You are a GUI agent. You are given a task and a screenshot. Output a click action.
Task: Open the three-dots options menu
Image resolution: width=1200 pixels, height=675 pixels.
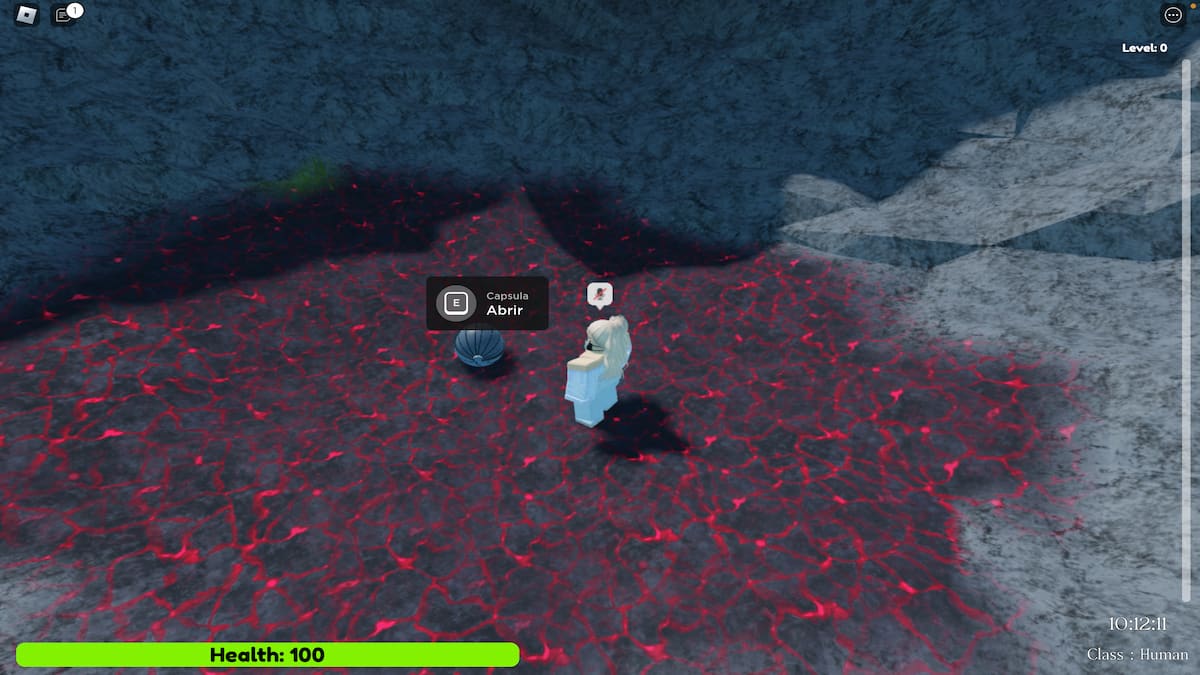(x=1172, y=15)
